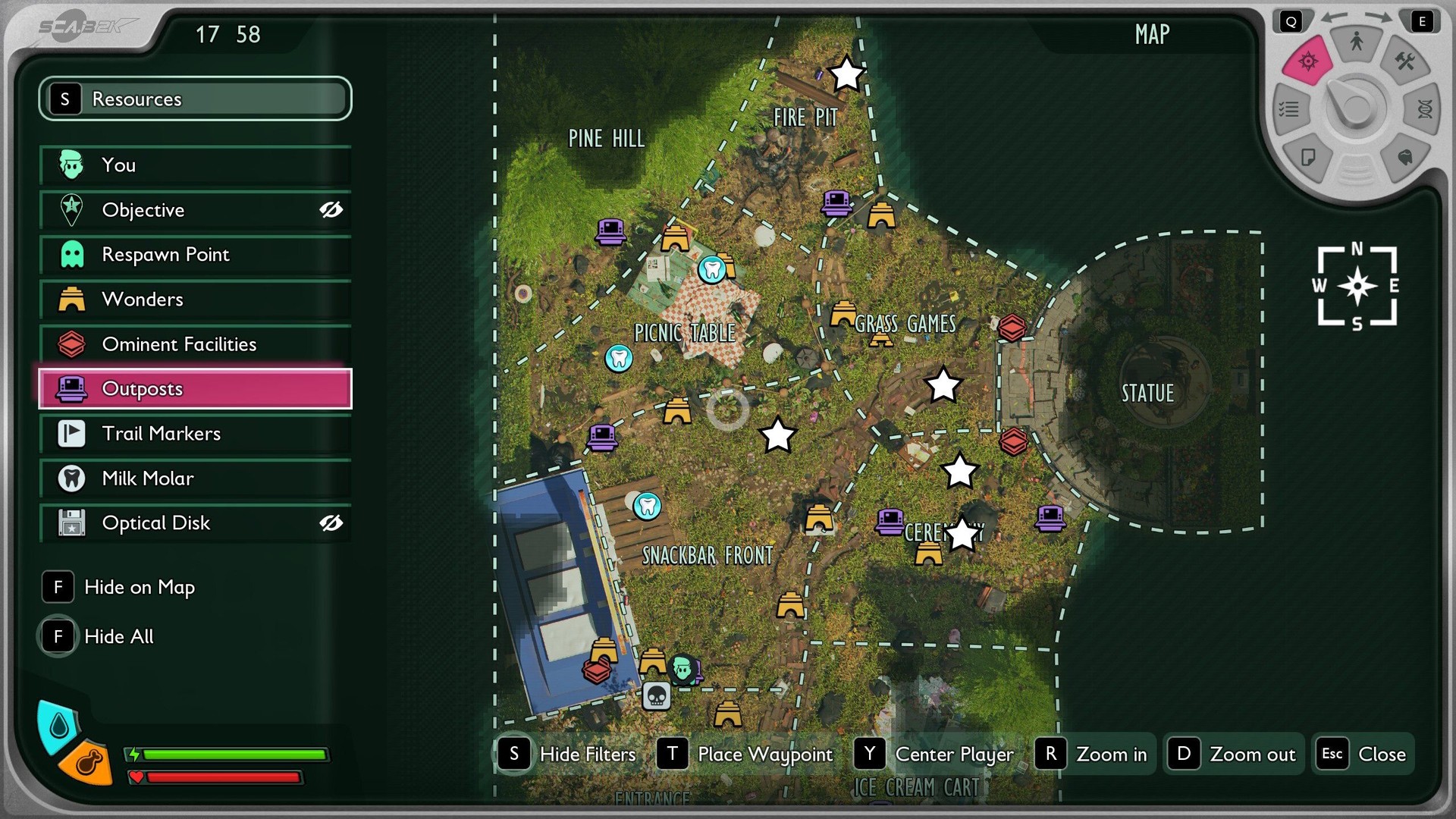Zoom in on the map
The height and width of the screenshot is (819, 1456).
click(1094, 755)
